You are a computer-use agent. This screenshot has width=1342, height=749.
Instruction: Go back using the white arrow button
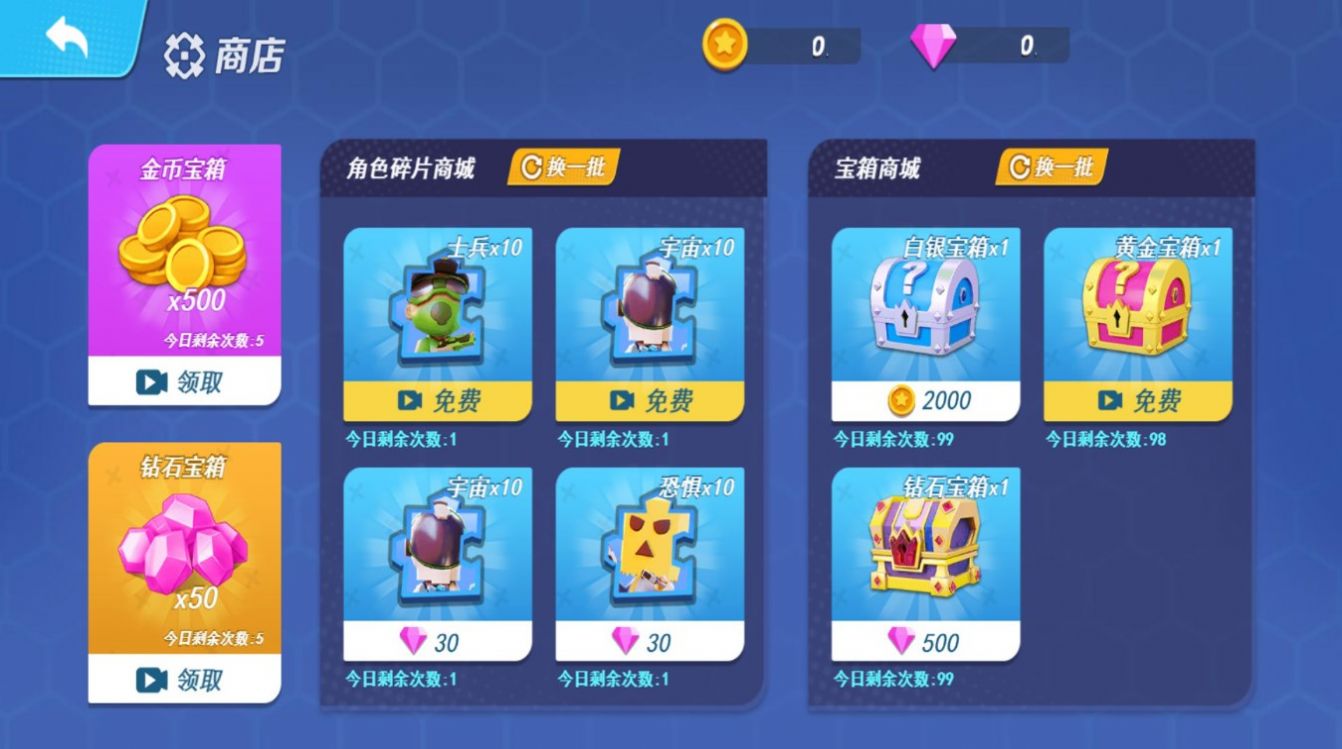[x=66, y=38]
